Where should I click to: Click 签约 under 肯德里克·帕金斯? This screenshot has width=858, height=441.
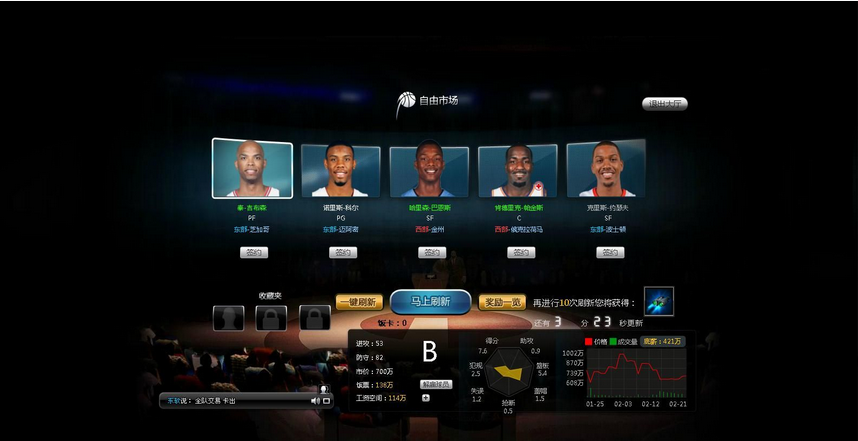coord(518,253)
